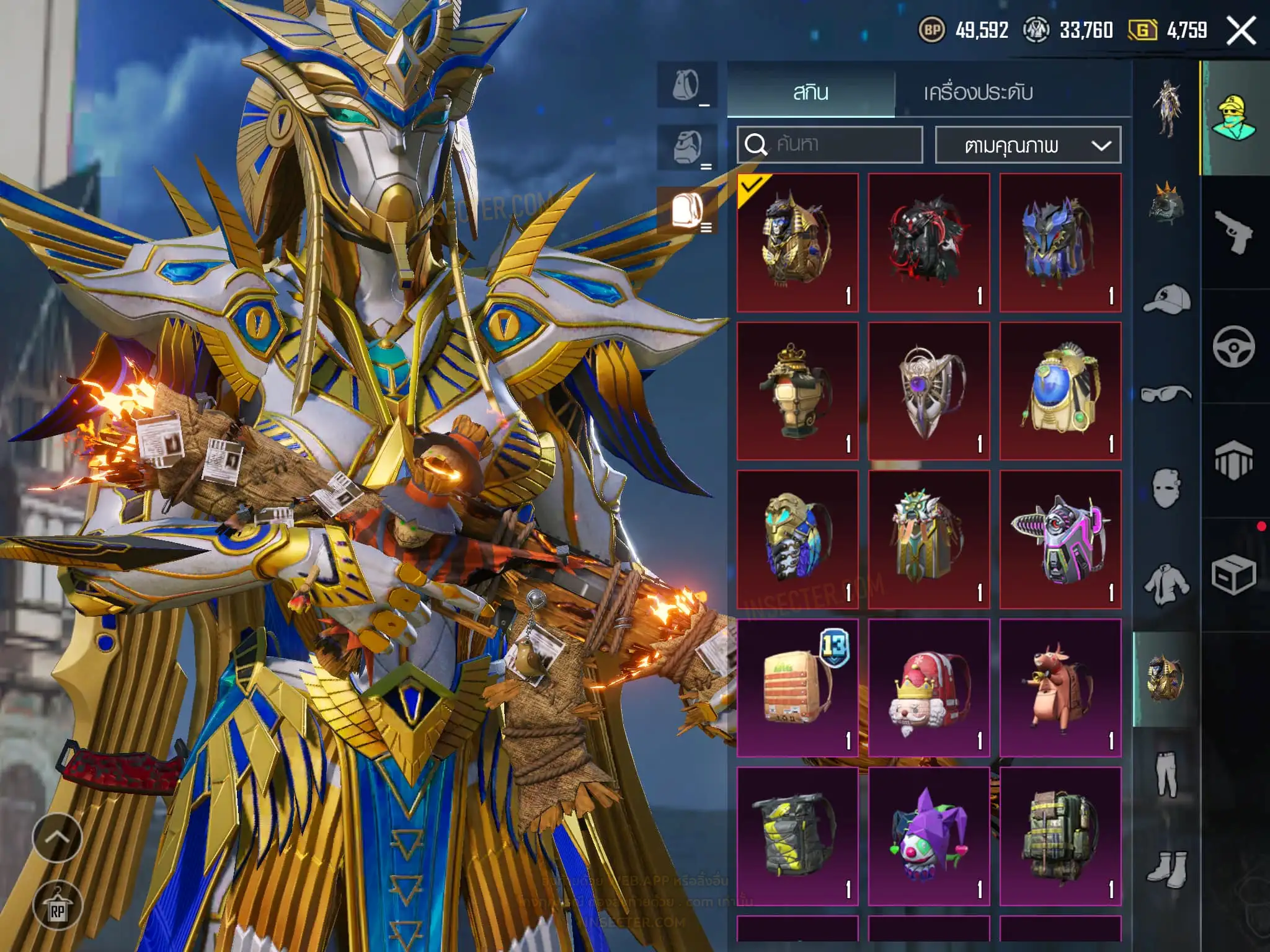The width and height of the screenshot is (1270, 952).
Task: Choose the cow backpack skin
Action: (x=1060, y=688)
